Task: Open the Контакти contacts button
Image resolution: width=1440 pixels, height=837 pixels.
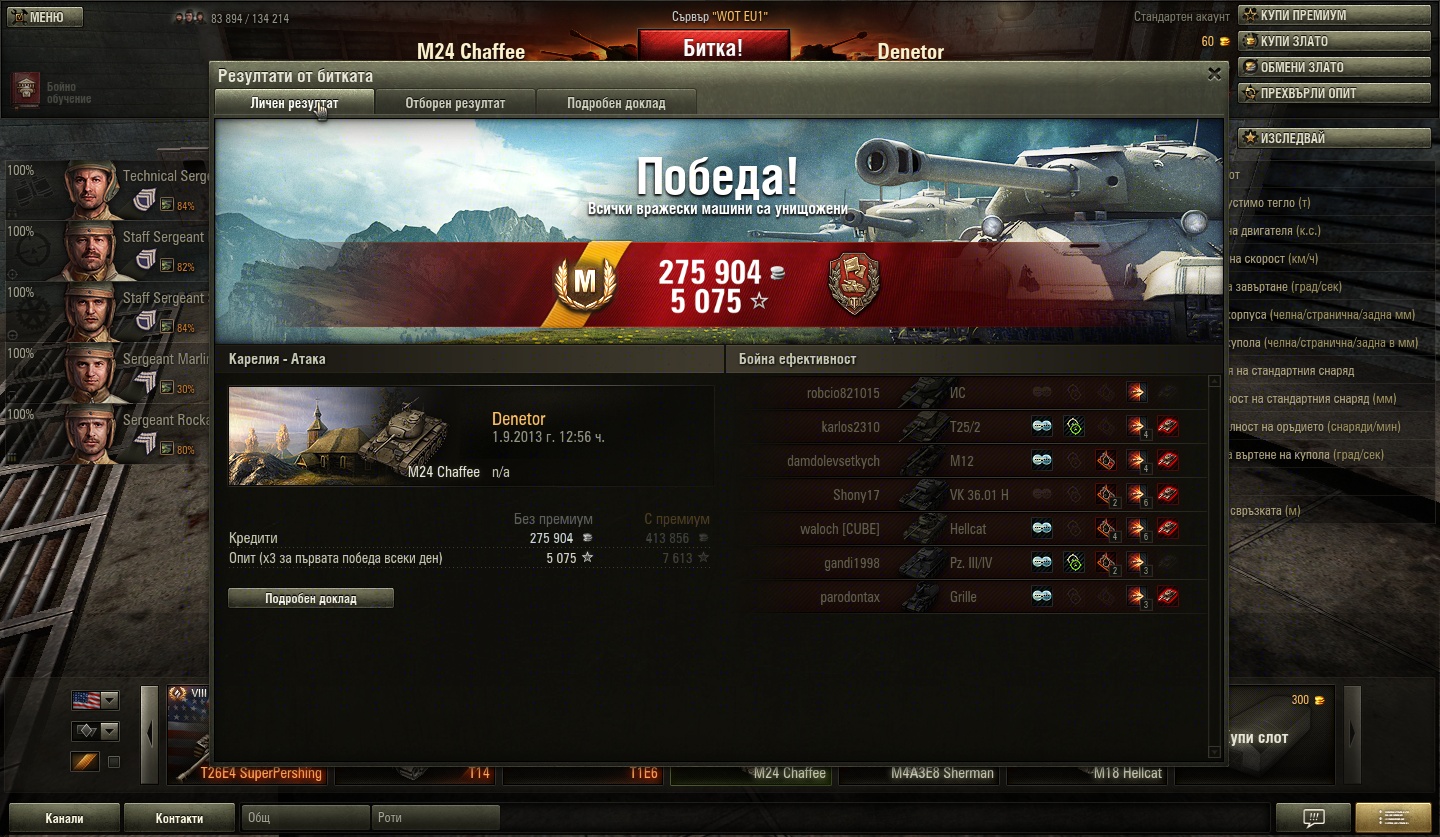Action: [x=180, y=818]
